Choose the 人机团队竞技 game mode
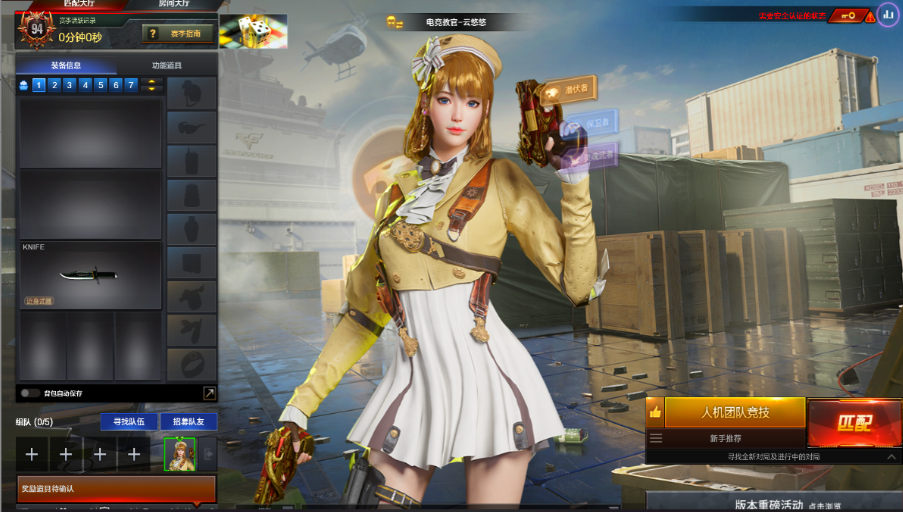 pyautogui.click(x=734, y=412)
